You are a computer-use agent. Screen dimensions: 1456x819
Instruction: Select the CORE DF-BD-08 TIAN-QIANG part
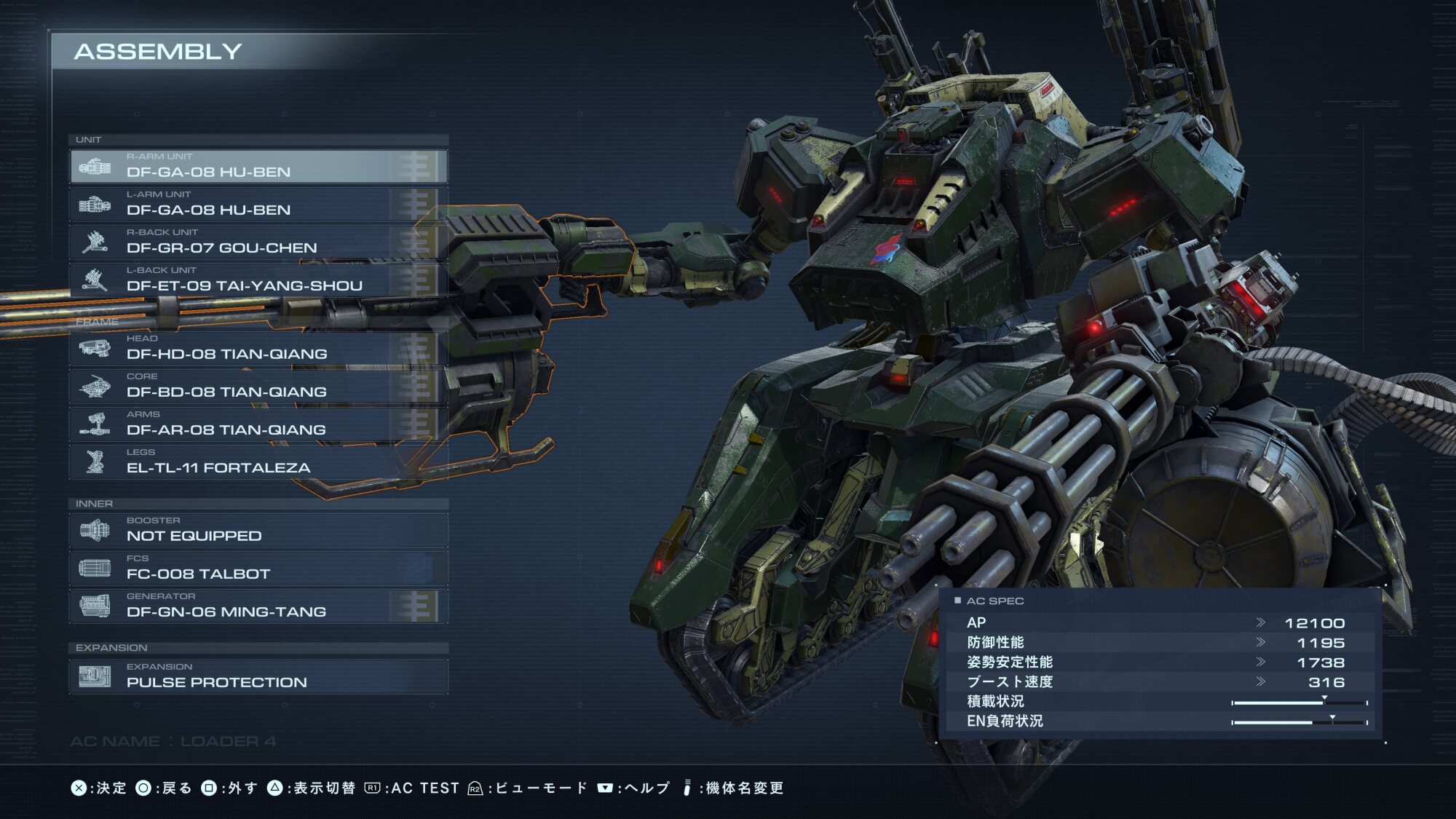click(x=258, y=387)
